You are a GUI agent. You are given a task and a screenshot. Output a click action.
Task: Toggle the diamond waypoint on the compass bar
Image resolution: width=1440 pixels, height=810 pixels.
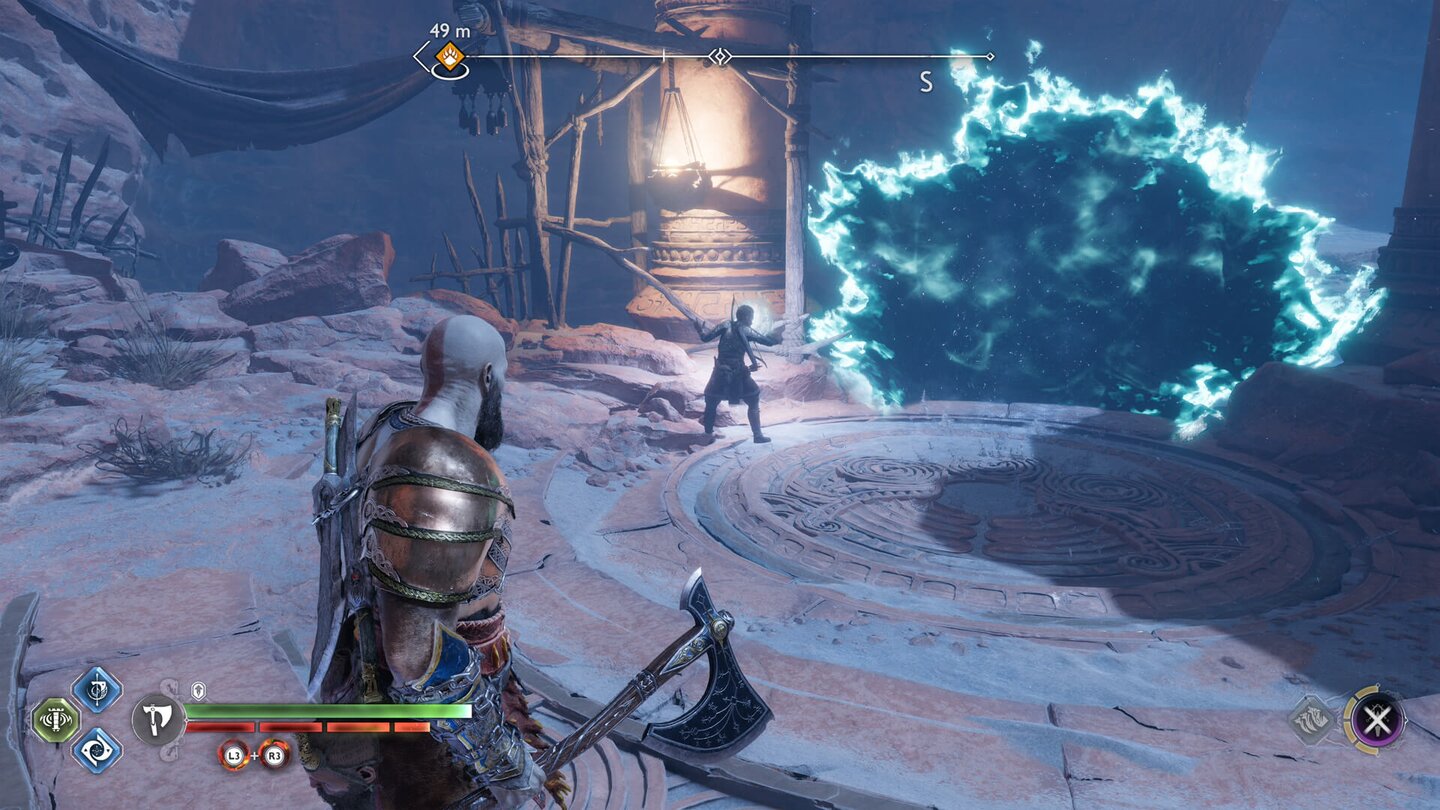pos(721,54)
